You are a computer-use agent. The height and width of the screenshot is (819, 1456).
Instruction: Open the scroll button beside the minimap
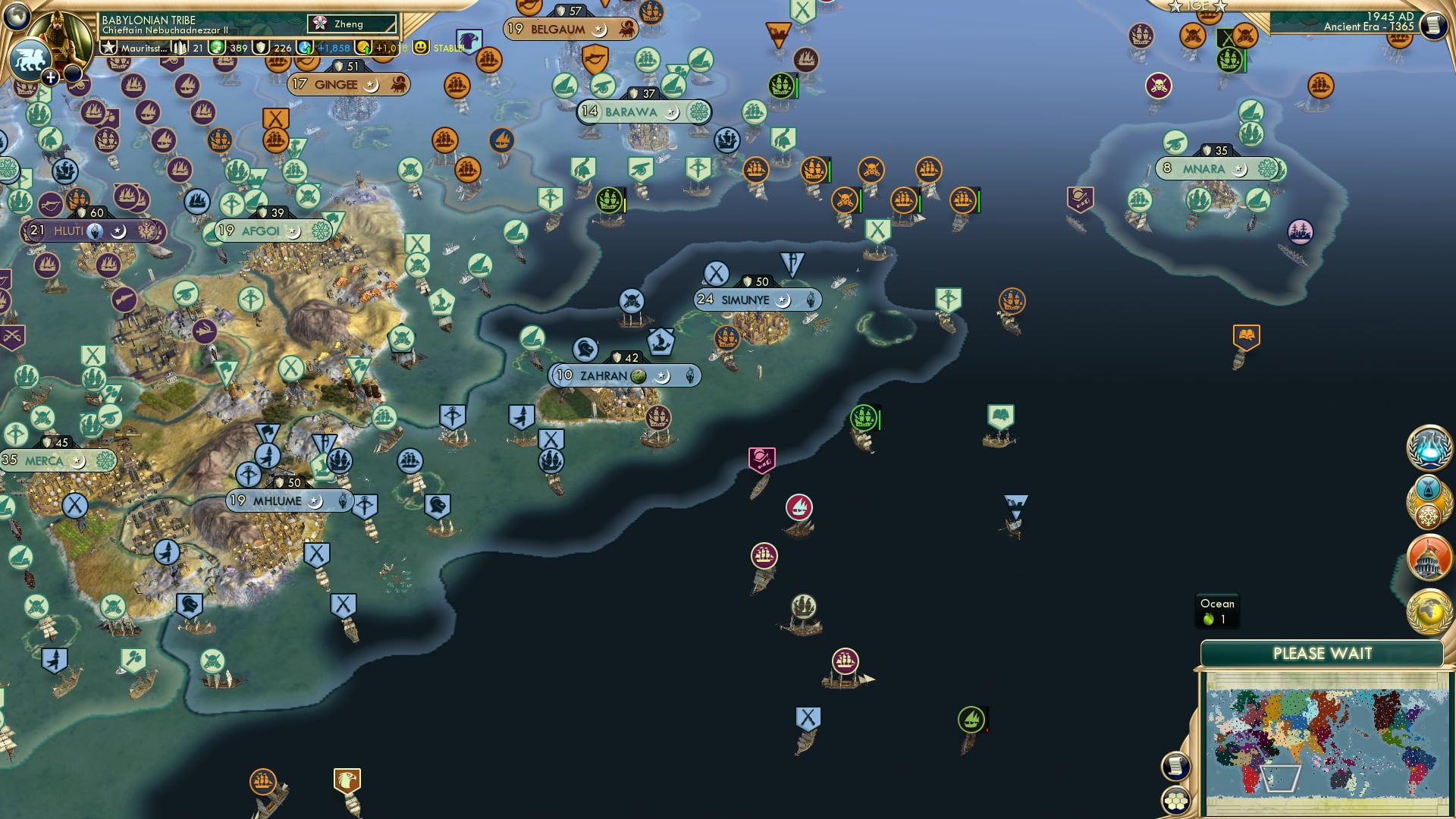1175,765
